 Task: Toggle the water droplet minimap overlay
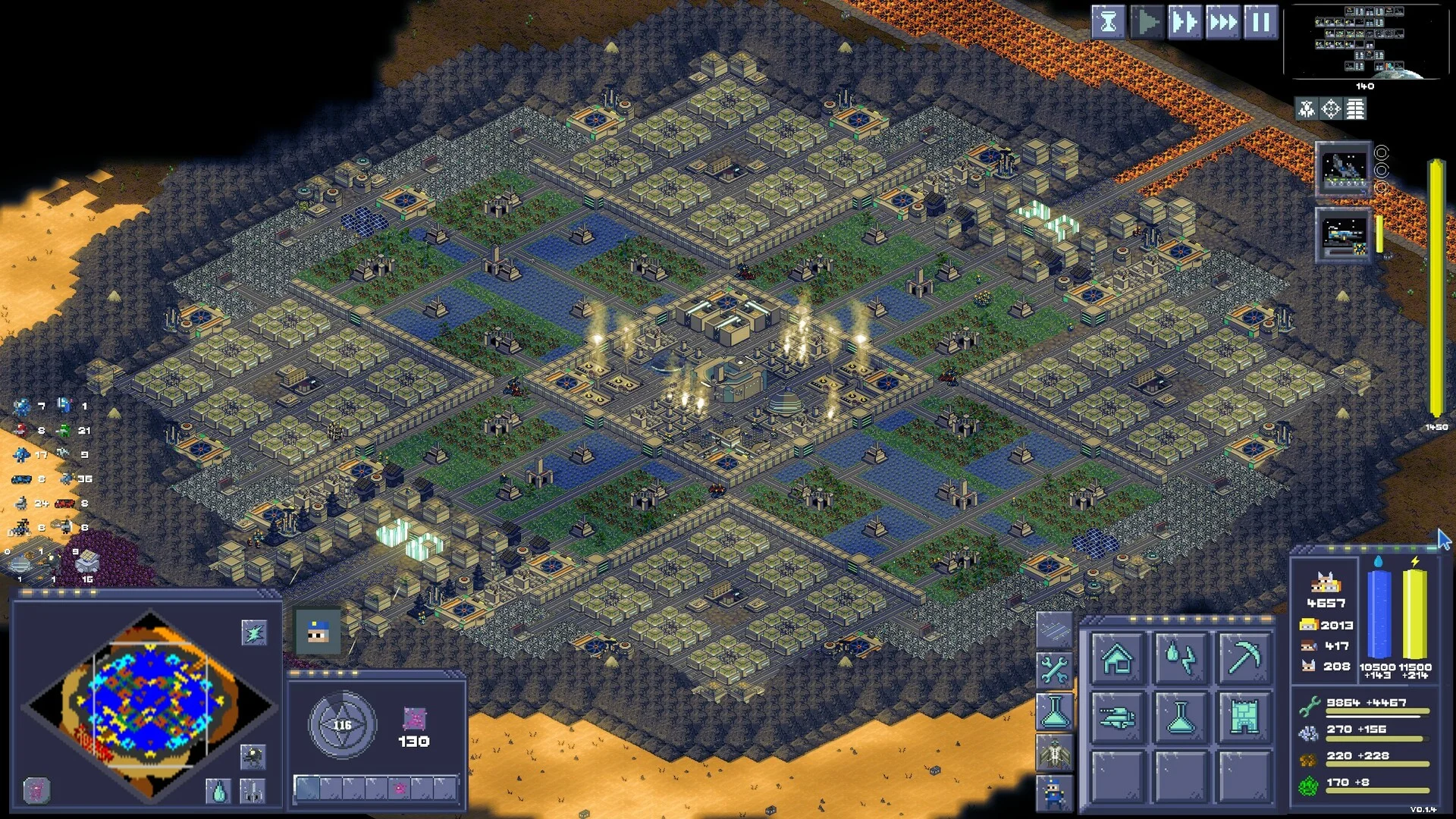click(218, 791)
